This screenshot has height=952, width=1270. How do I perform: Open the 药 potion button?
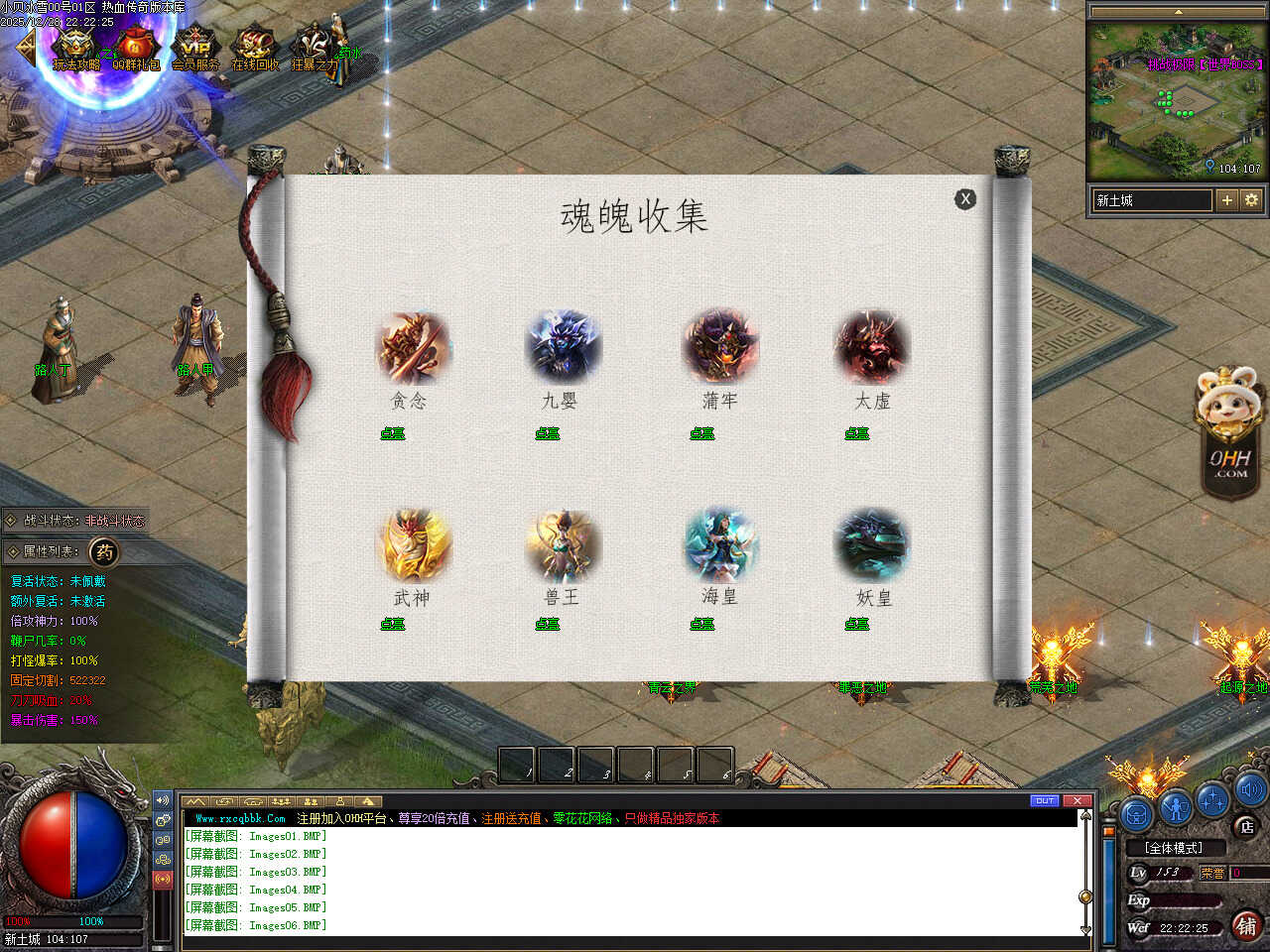point(104,552)
